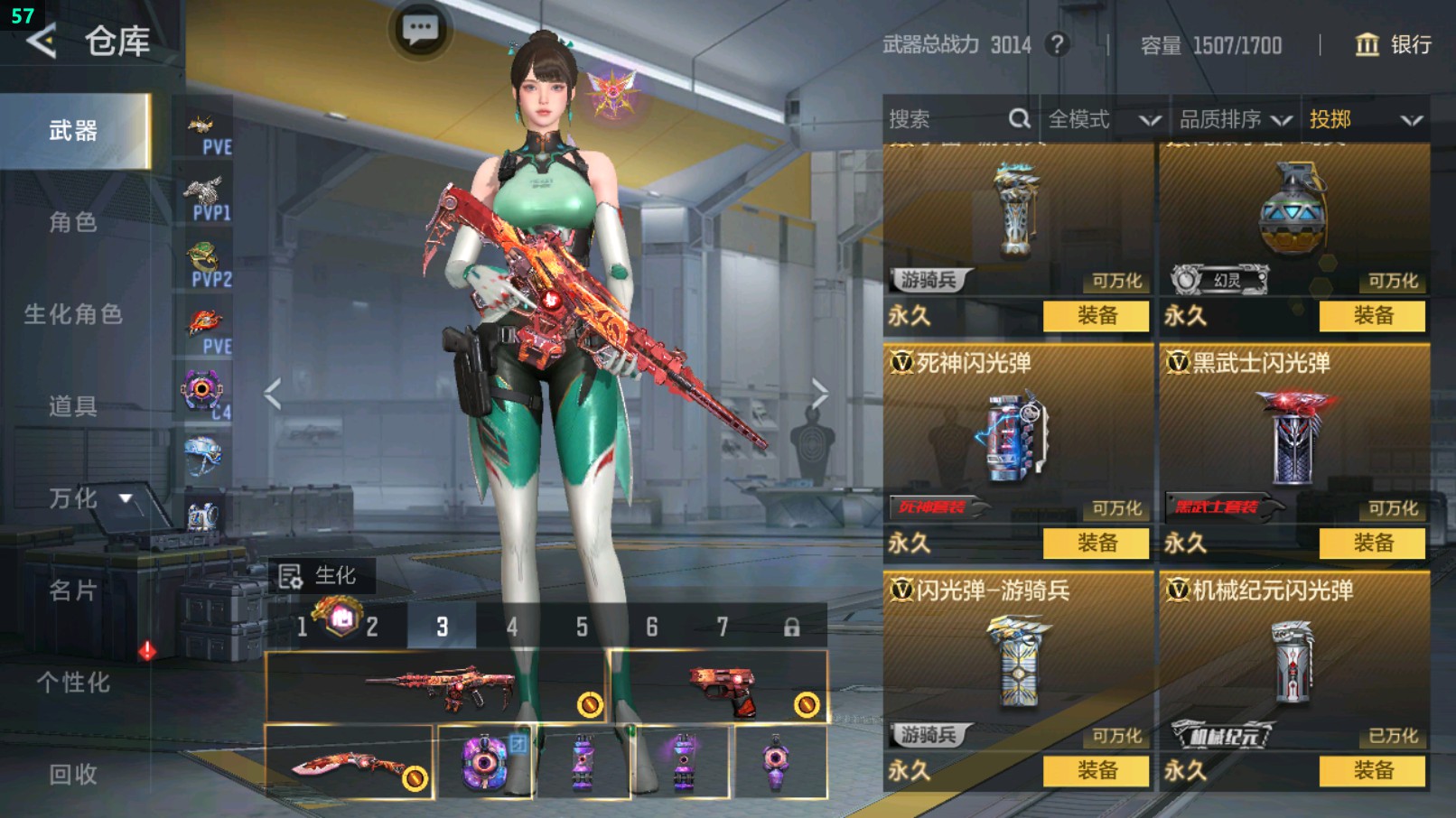Open the 银行 bank
The width and height of the screenshot is (1456, 818).
[x=1393, y=44]
